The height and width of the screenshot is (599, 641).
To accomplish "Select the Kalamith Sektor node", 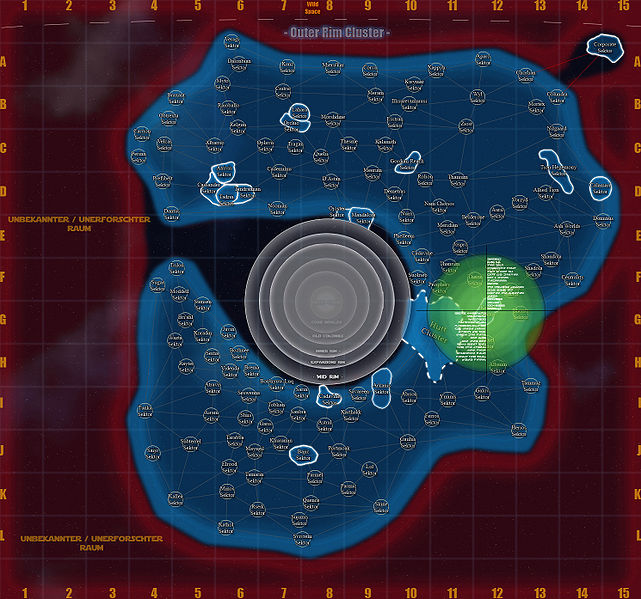I will point(385,146).
